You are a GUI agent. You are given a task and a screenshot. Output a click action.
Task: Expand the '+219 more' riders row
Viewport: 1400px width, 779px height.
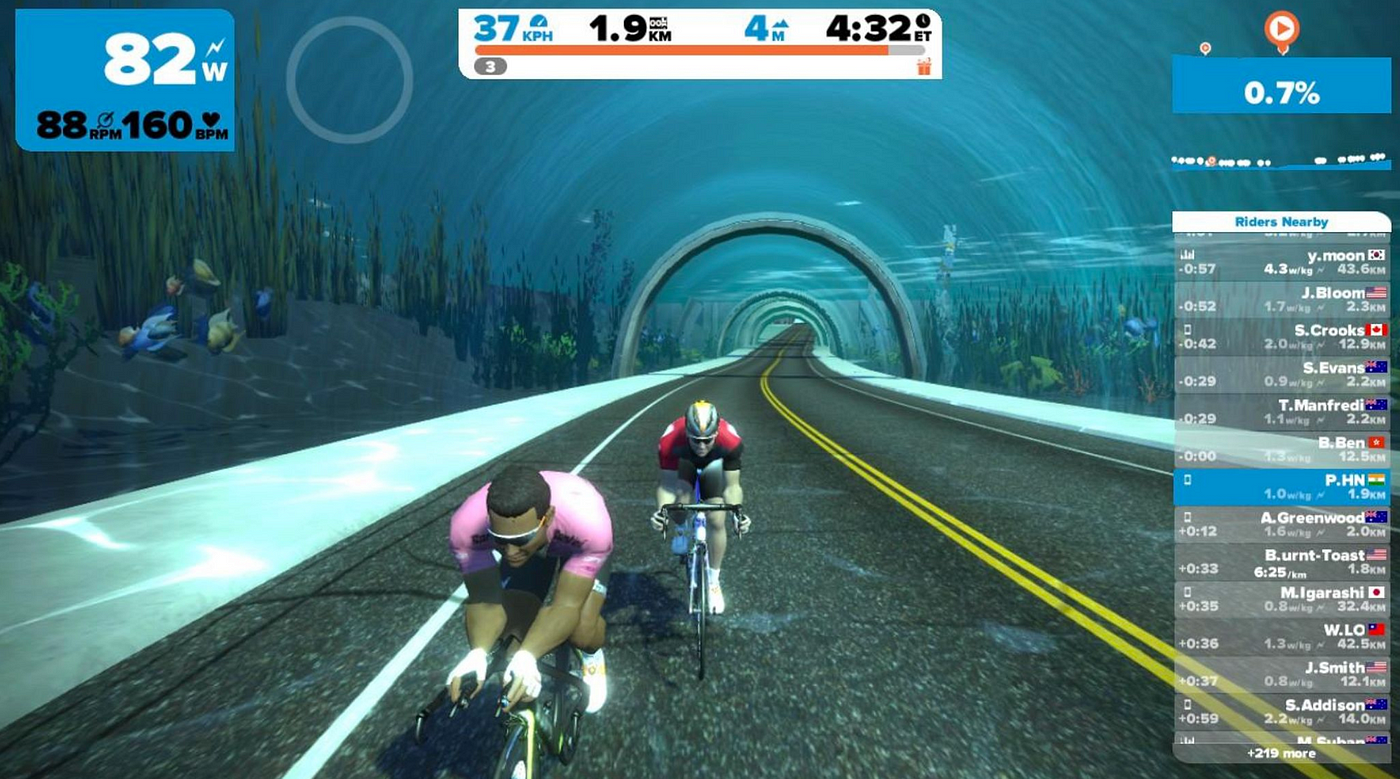coord(1281,753)
